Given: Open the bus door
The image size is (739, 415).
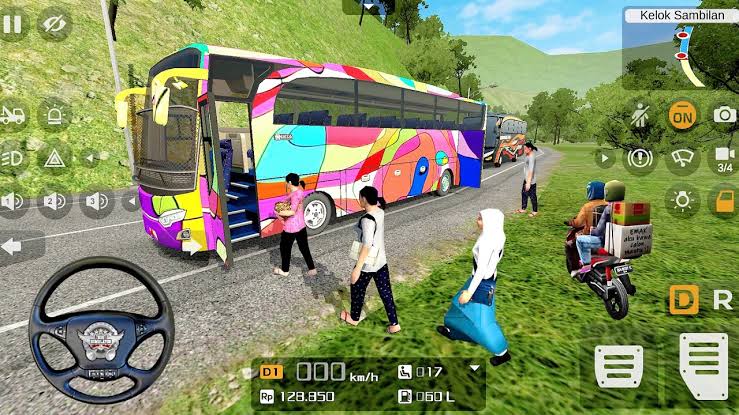Looking at the screenshot, I should pyautogui.click(x=724, y=200).
